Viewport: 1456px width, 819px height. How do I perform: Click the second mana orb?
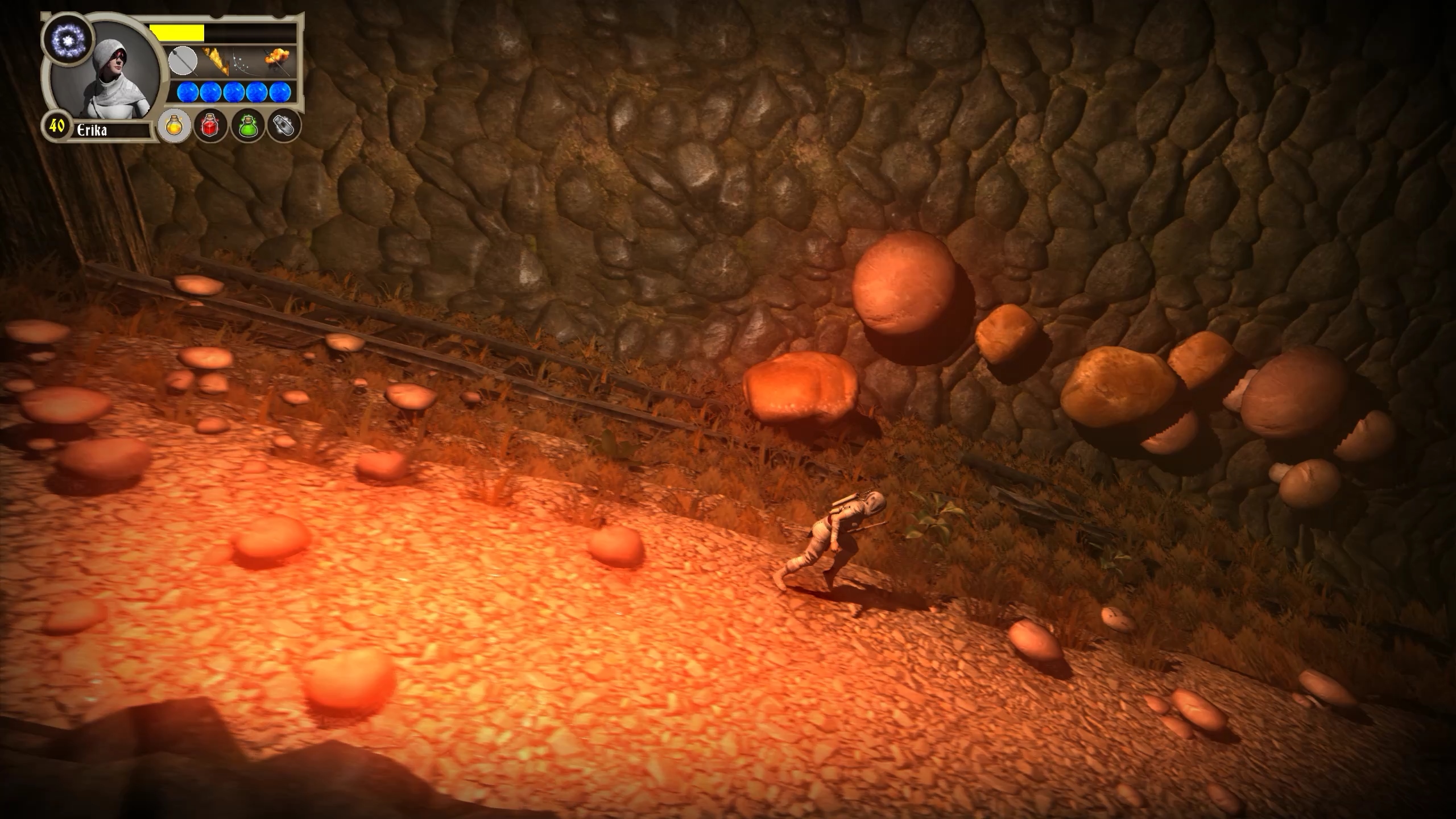(210, 93)
